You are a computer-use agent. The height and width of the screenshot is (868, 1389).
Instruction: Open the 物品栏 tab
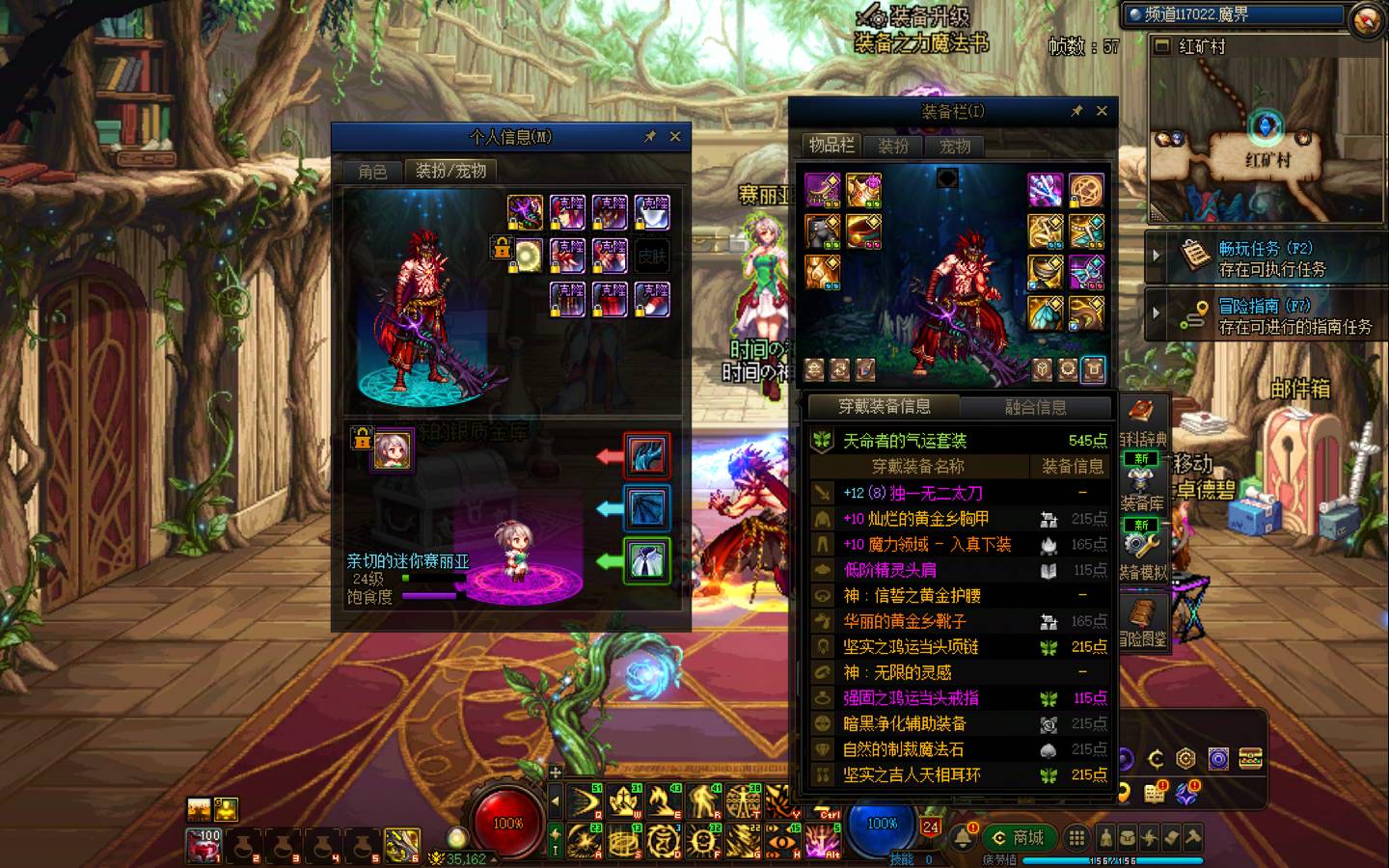(831, 146)
